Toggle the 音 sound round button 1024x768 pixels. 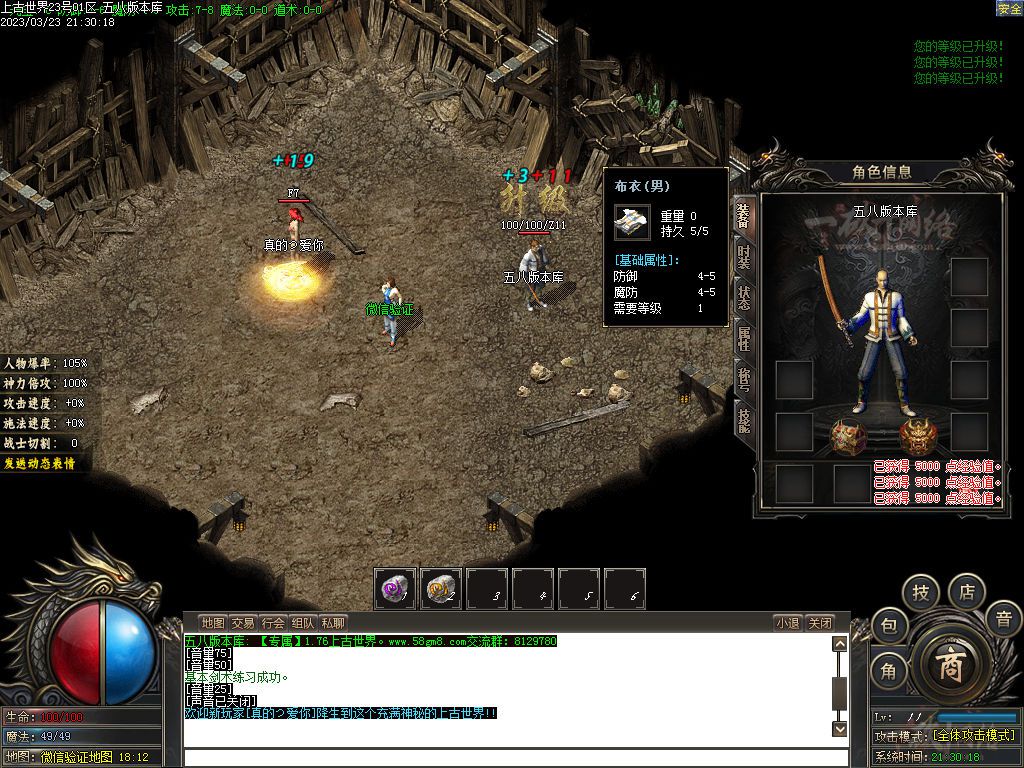point(1003,619)
